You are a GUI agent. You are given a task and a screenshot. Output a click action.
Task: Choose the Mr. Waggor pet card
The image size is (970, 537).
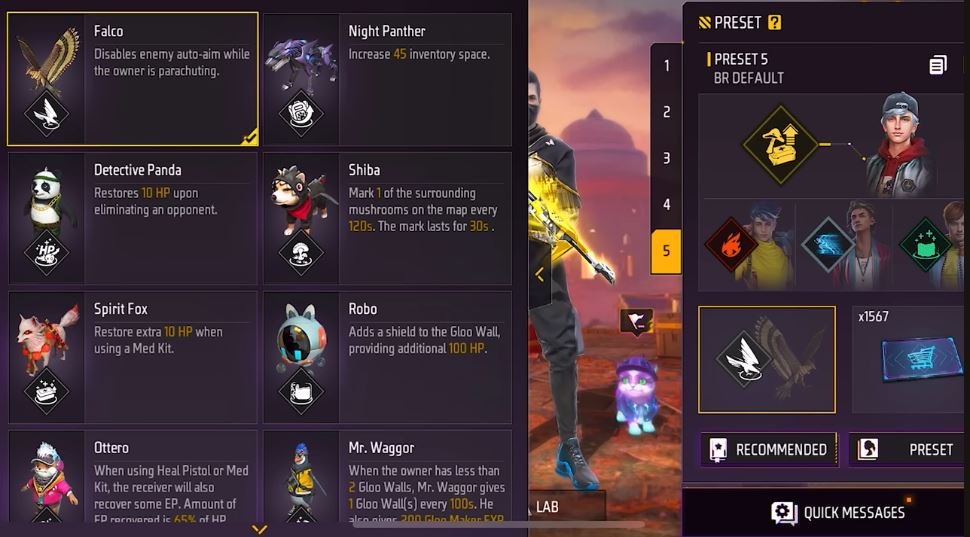click(x=387, y=478)
